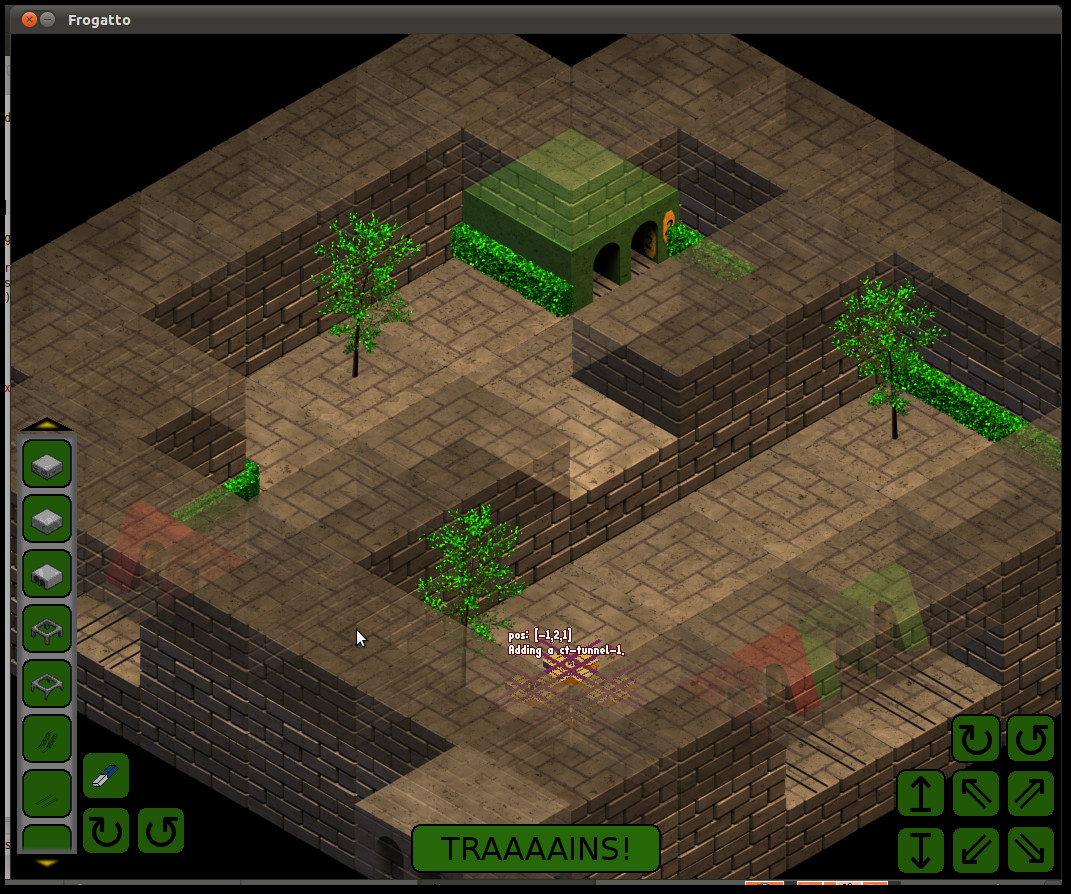
Task: Raise the level with the vertical up arrow
Action: click(x=921, y=795)
